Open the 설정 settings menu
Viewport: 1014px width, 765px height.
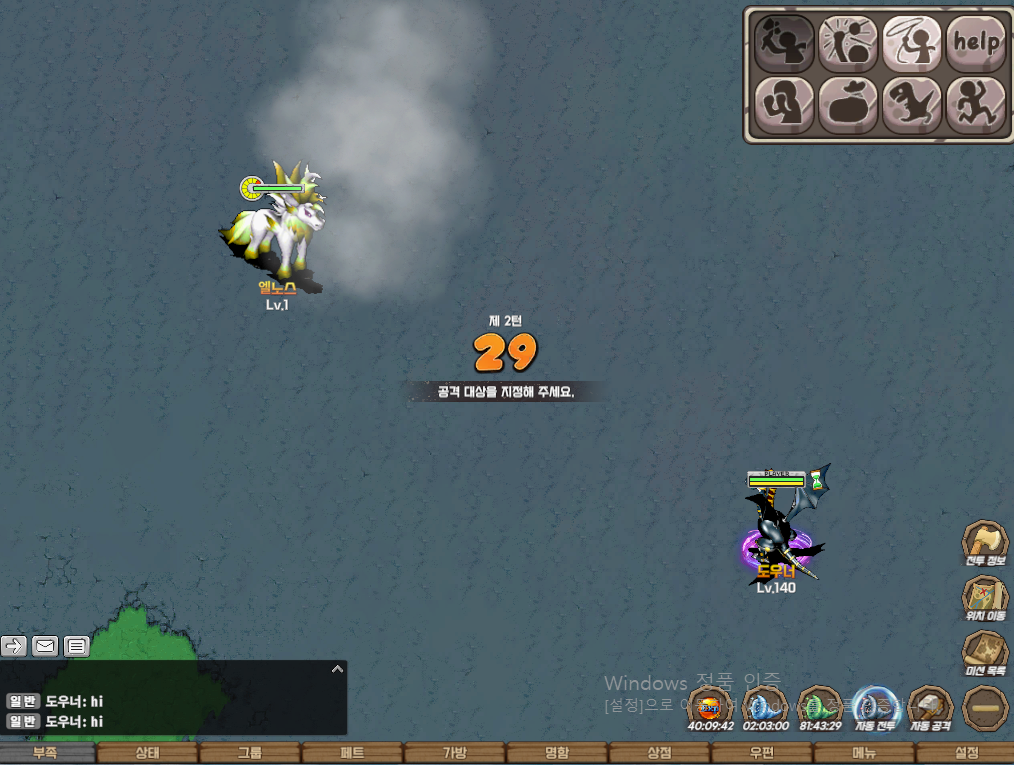click(966, 753)
